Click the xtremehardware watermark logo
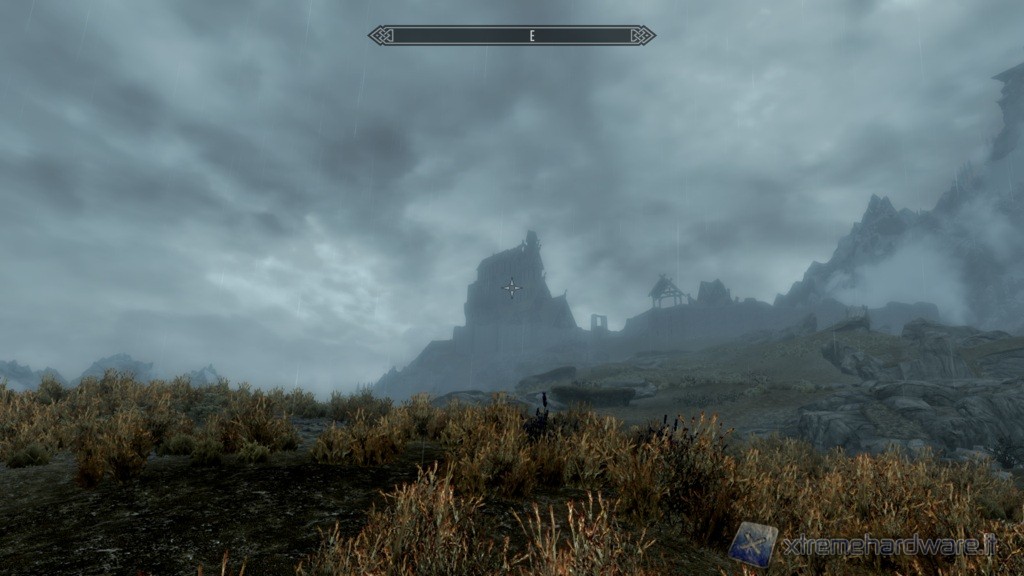1024x576 pixels. click(x=752, y=544)
